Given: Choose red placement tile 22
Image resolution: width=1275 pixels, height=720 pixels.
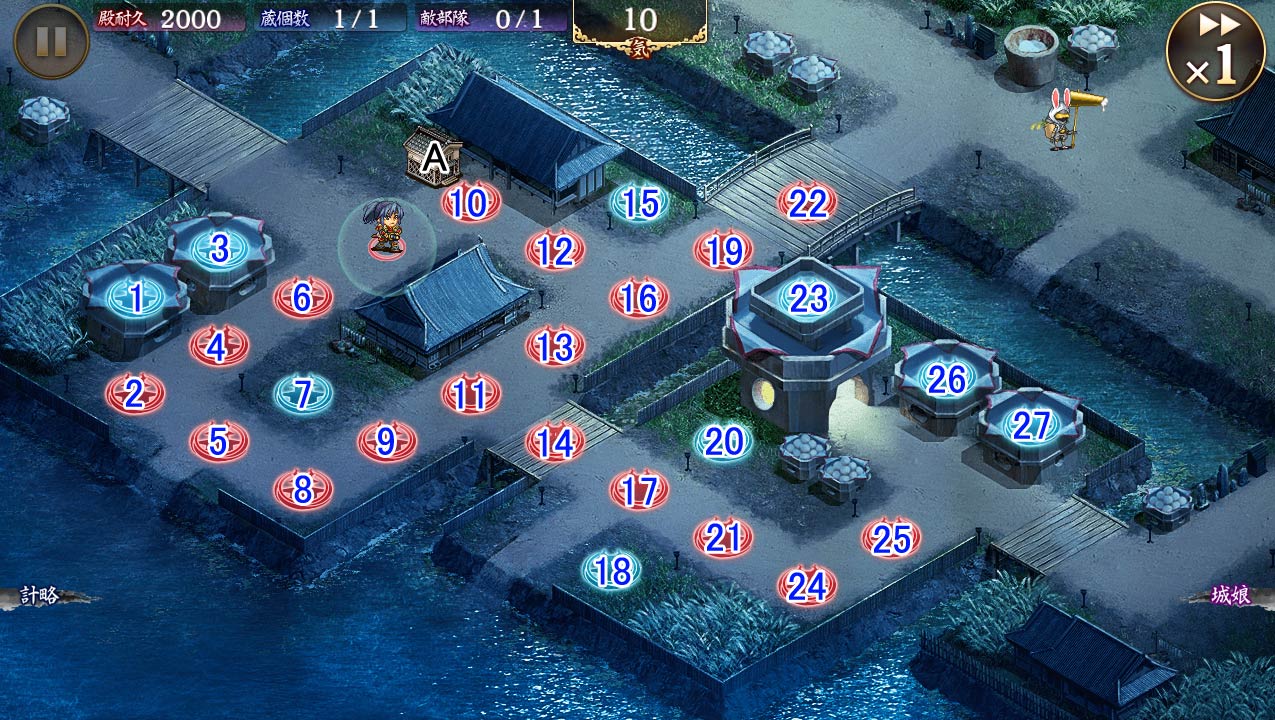Looking at the screenshot, I should (807, 203).
